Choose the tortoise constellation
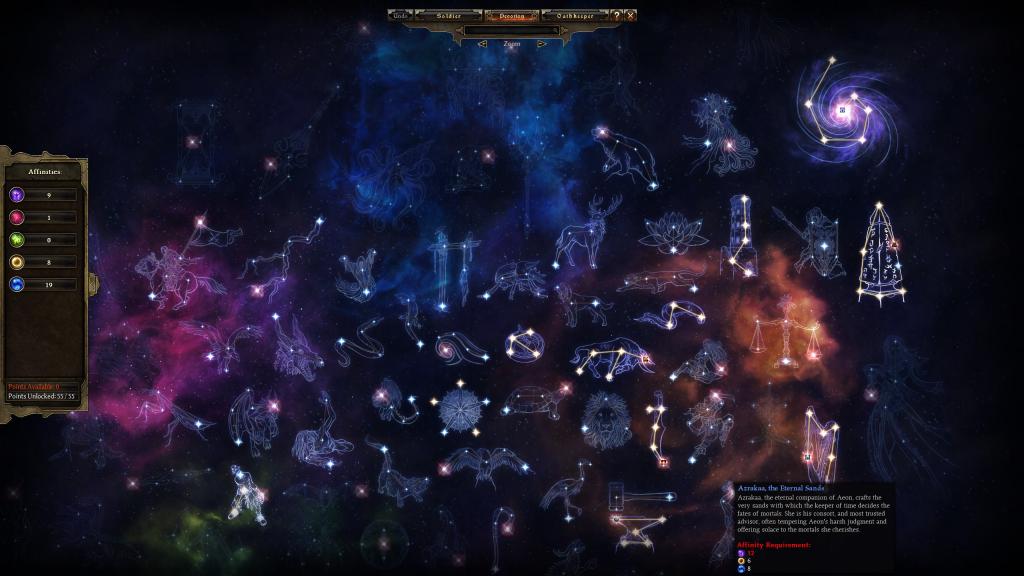 [x=536, y=402]
